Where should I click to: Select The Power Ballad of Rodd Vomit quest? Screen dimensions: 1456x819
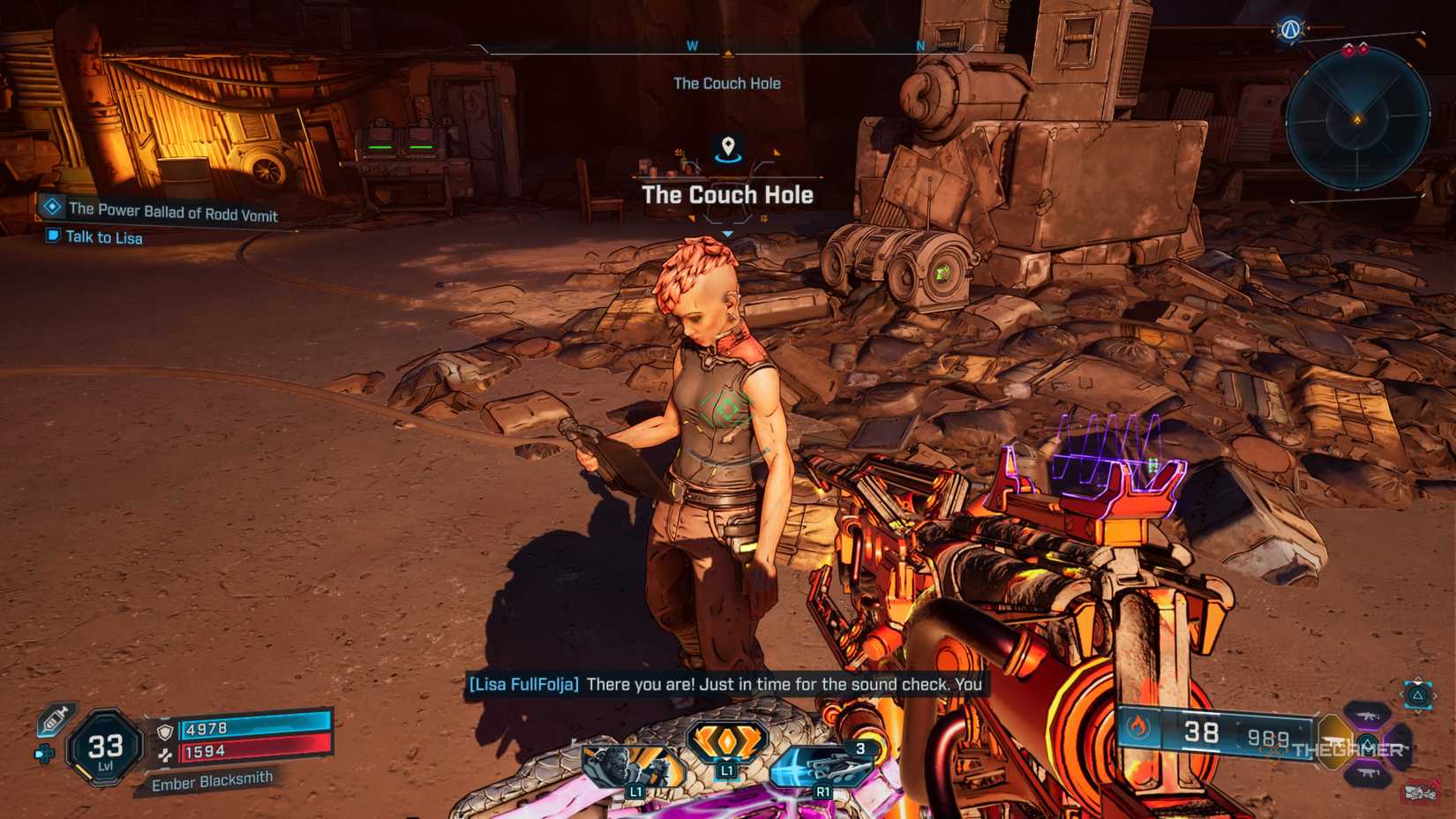(173, 212)
